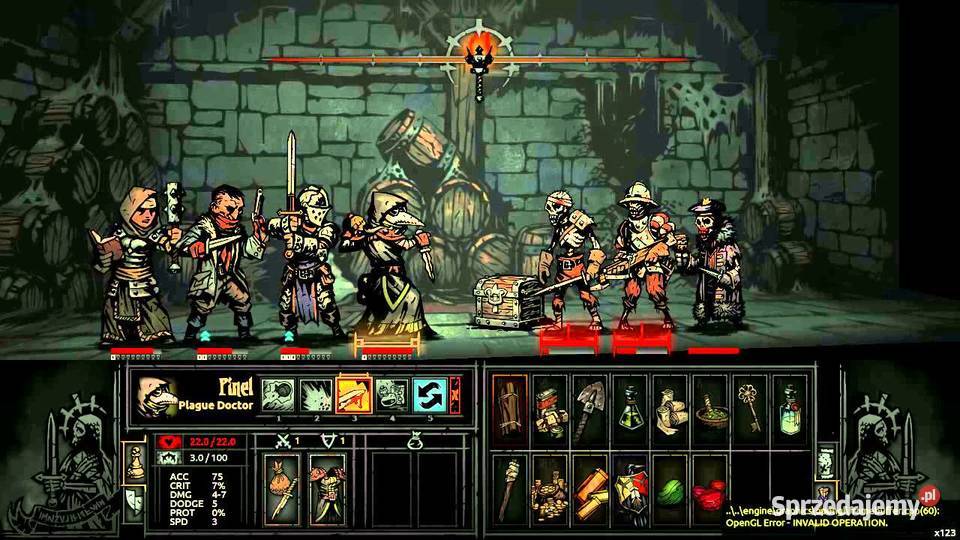Select the medicinal herbs bowl
This screenshot has height=540, width=960.
pyautogui.click(x=709, y=405)
